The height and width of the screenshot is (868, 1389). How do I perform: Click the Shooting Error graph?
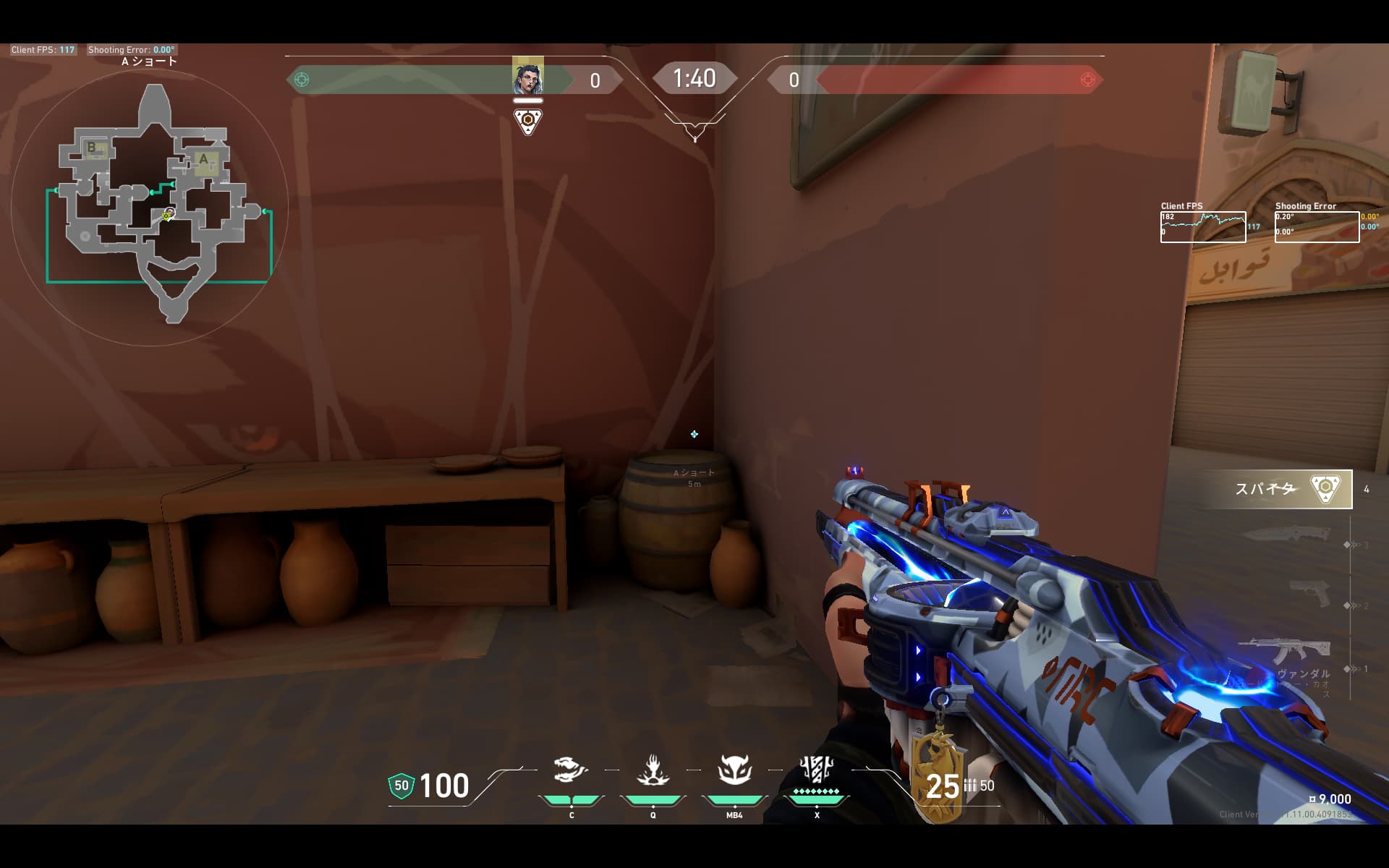[x=1317, y=227]
